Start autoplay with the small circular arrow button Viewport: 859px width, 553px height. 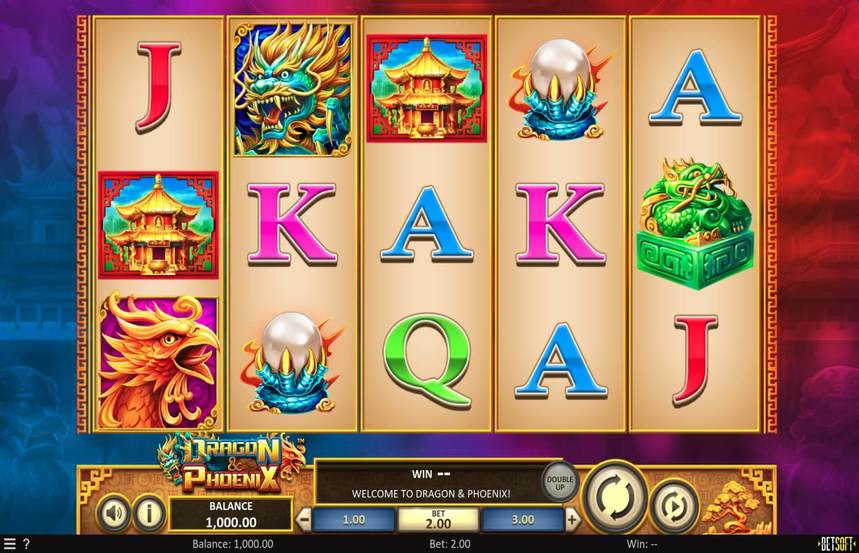(674, 508)
